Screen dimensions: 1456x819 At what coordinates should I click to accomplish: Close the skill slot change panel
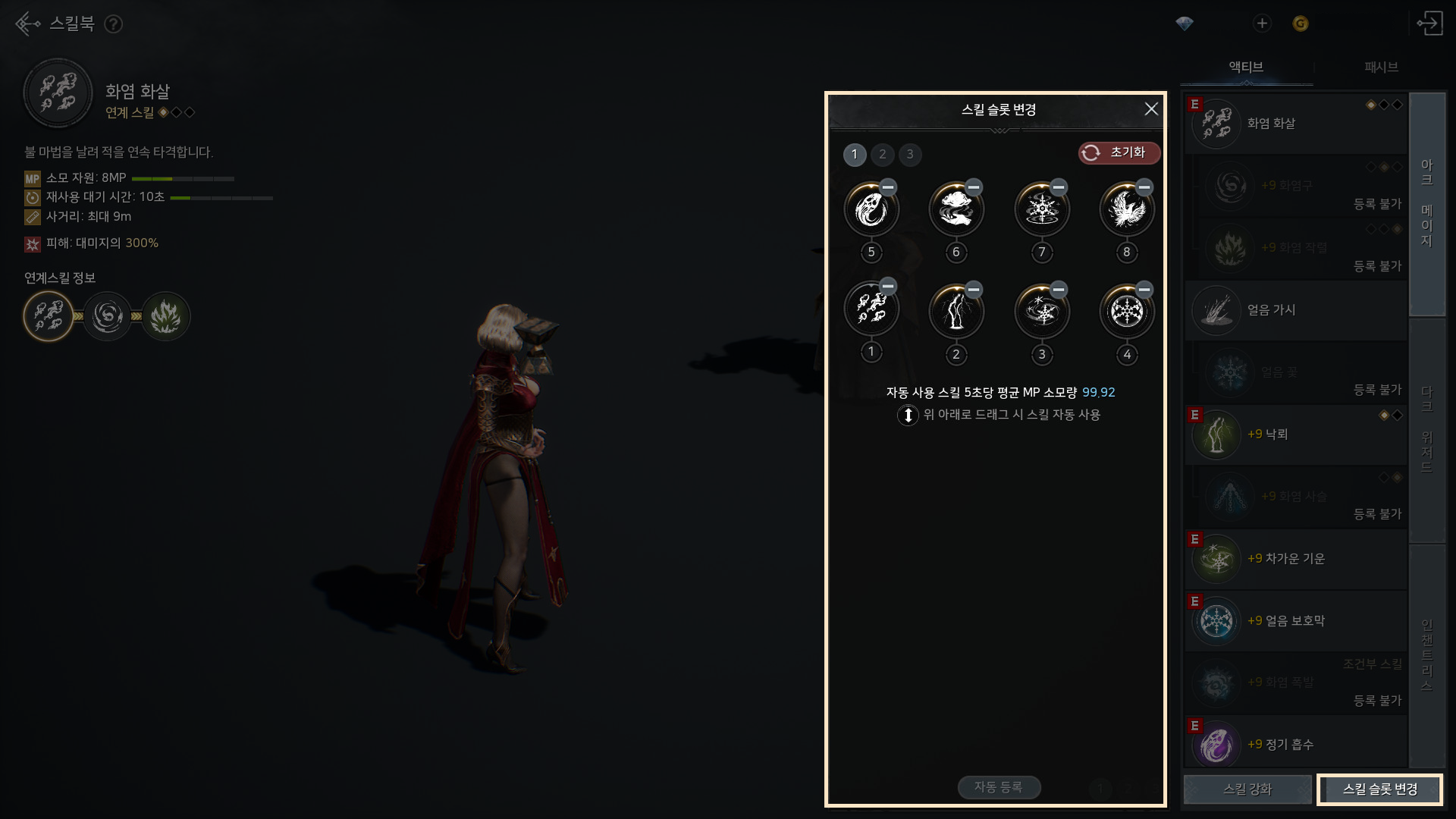(x=1150, y=109)
